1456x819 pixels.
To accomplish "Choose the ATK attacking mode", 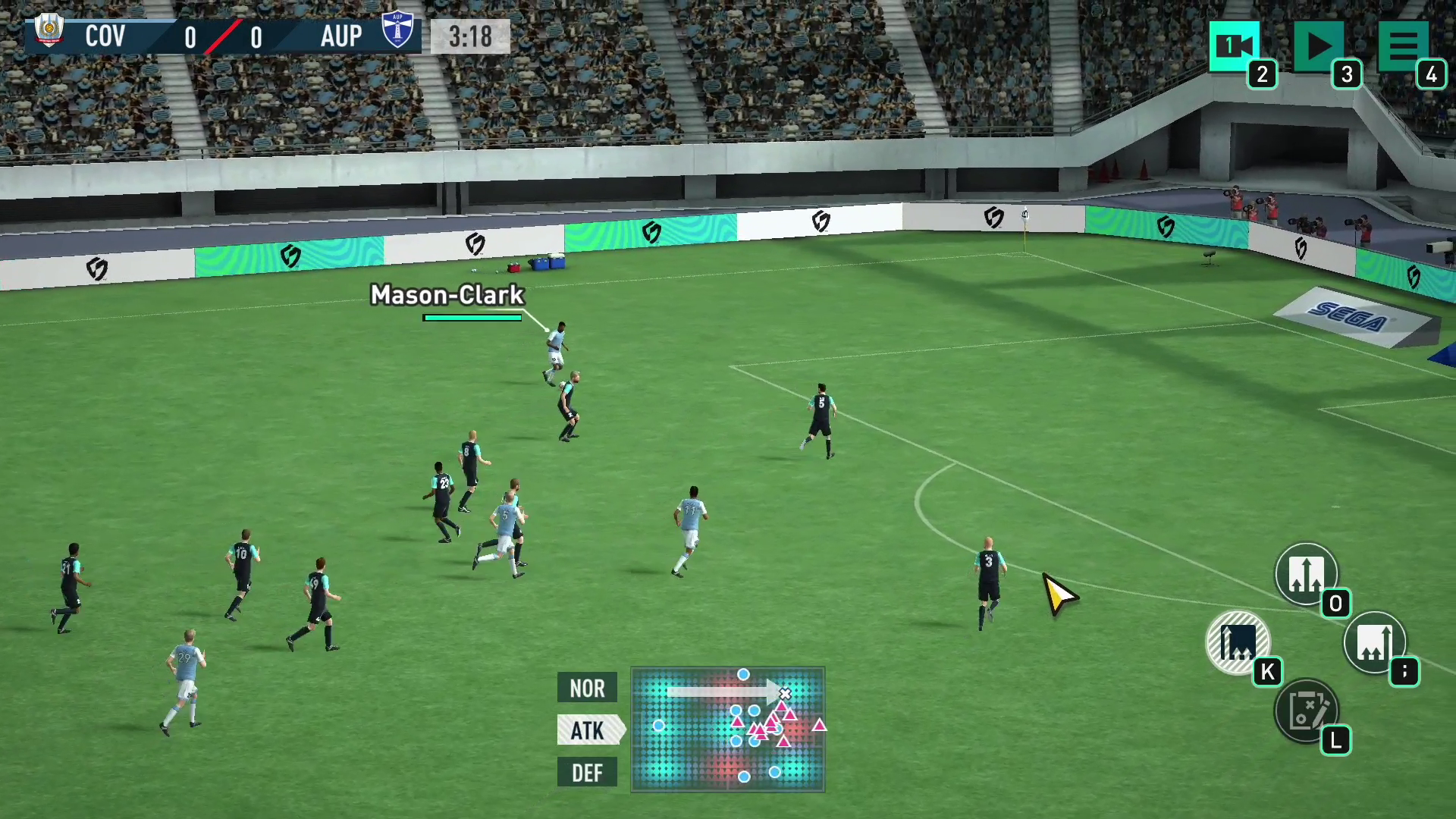I will point(588,730).
